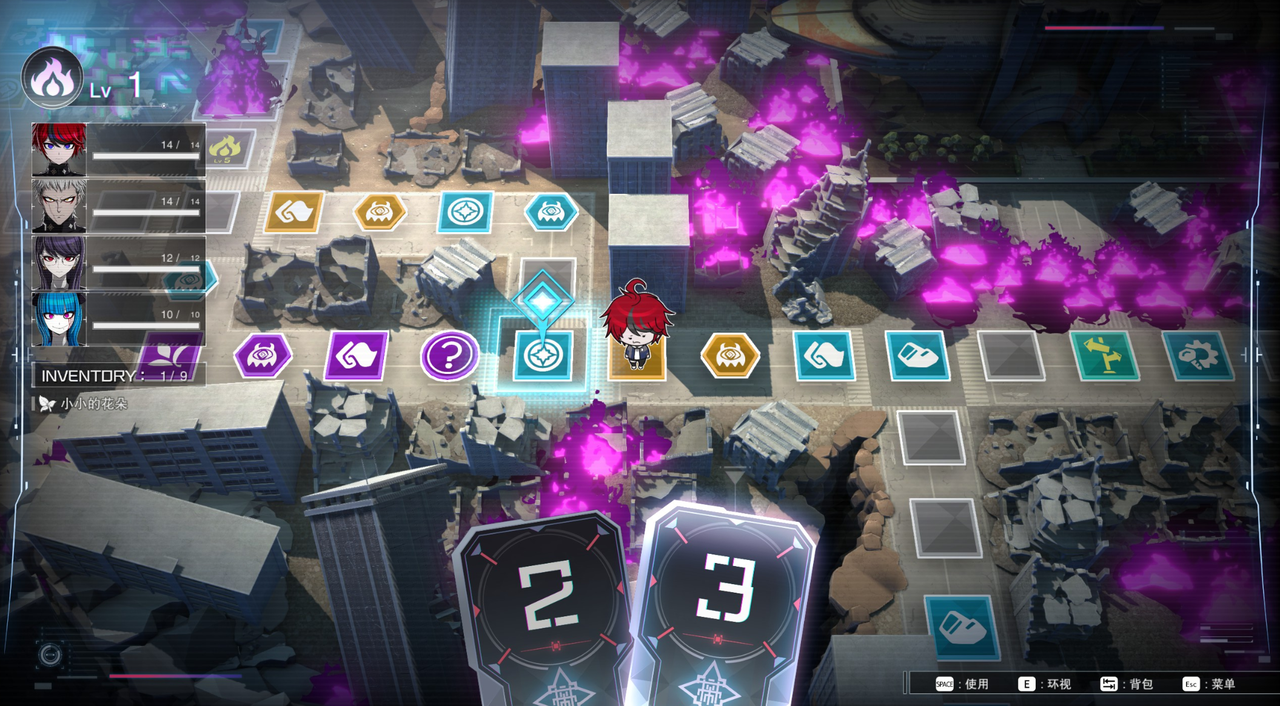
Task: Pick the teal gear and wrench tile
Action: tap(1197, 355)
